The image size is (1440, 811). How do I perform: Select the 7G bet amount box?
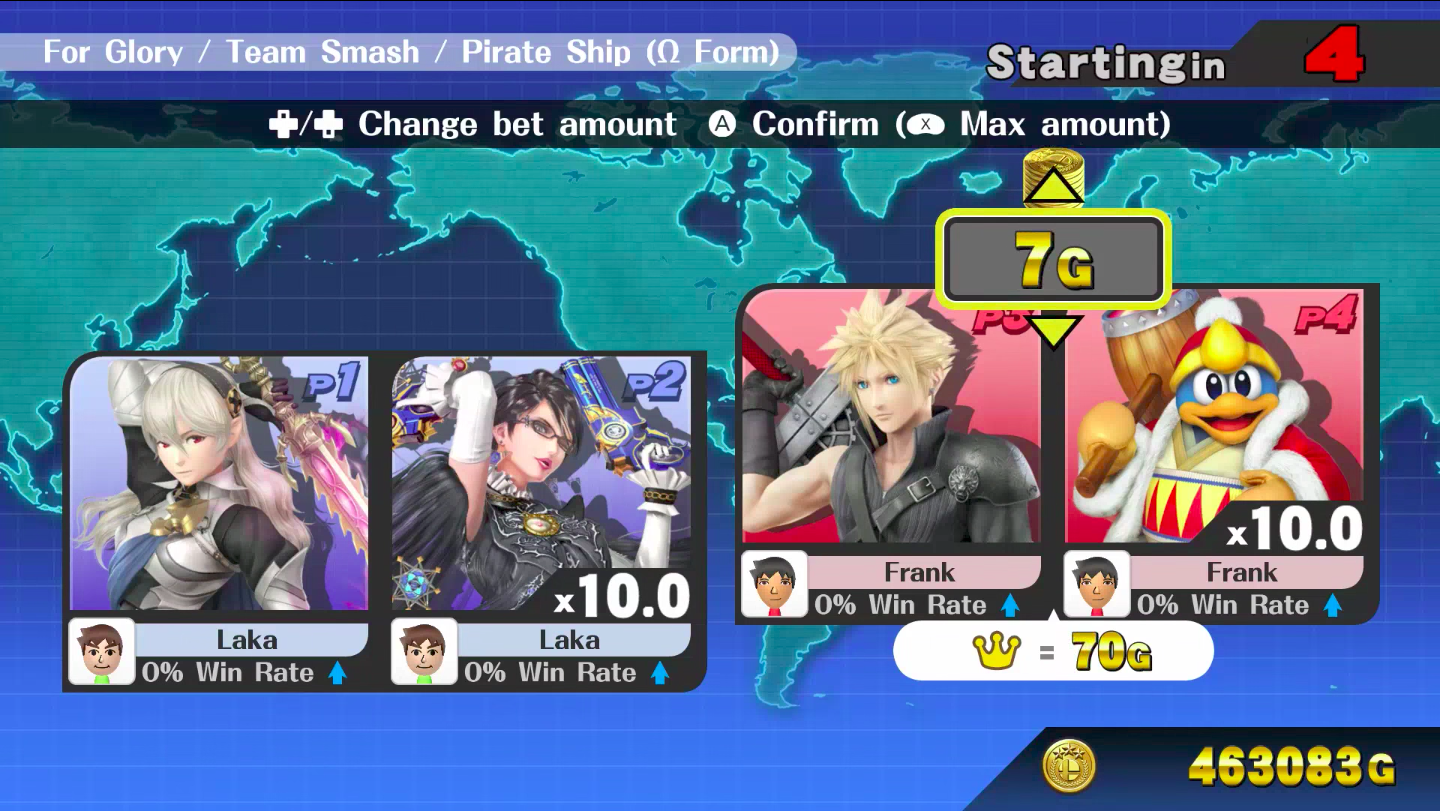1053,259
